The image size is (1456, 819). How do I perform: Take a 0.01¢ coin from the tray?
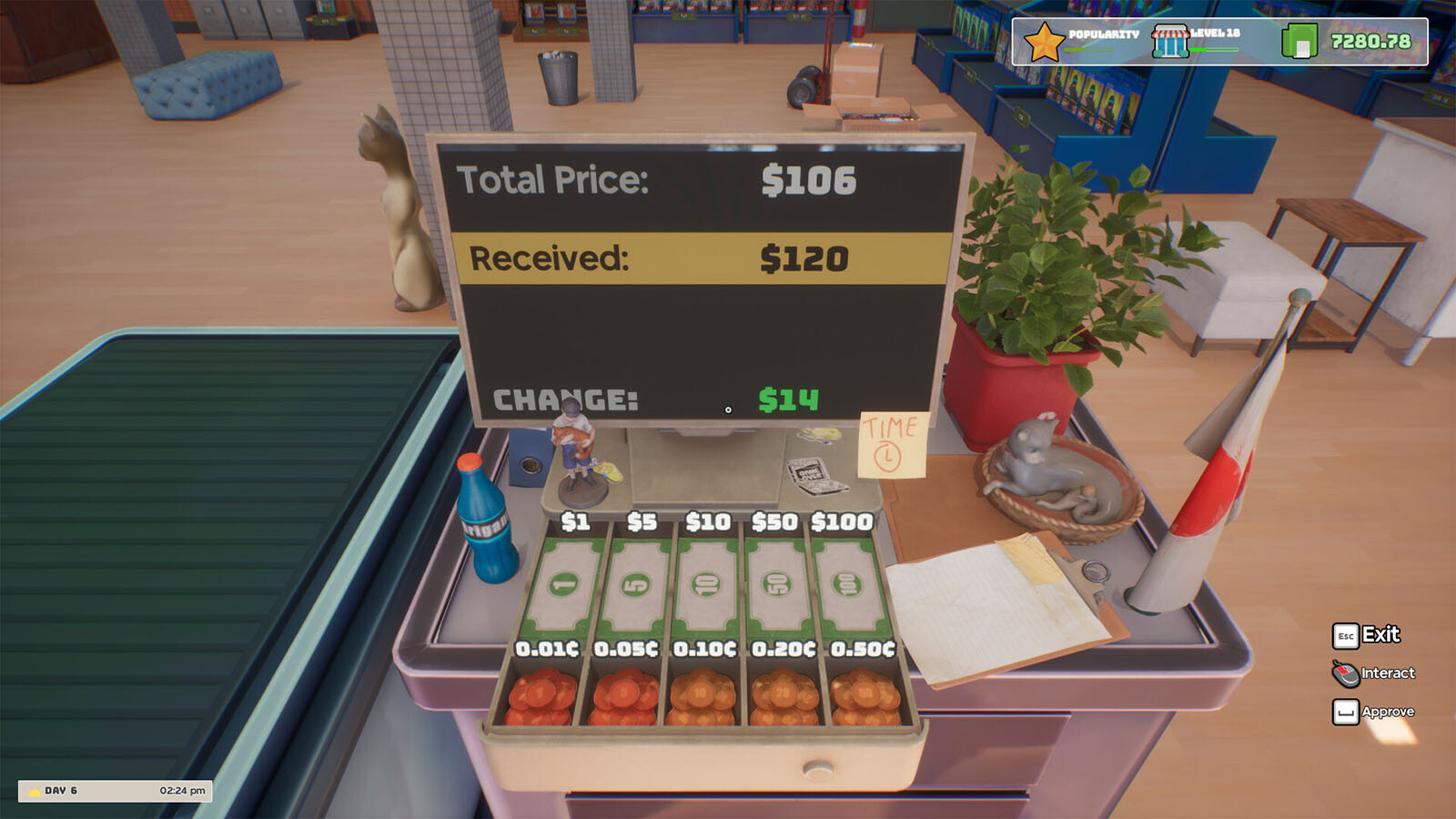click(x=541, y=698)
